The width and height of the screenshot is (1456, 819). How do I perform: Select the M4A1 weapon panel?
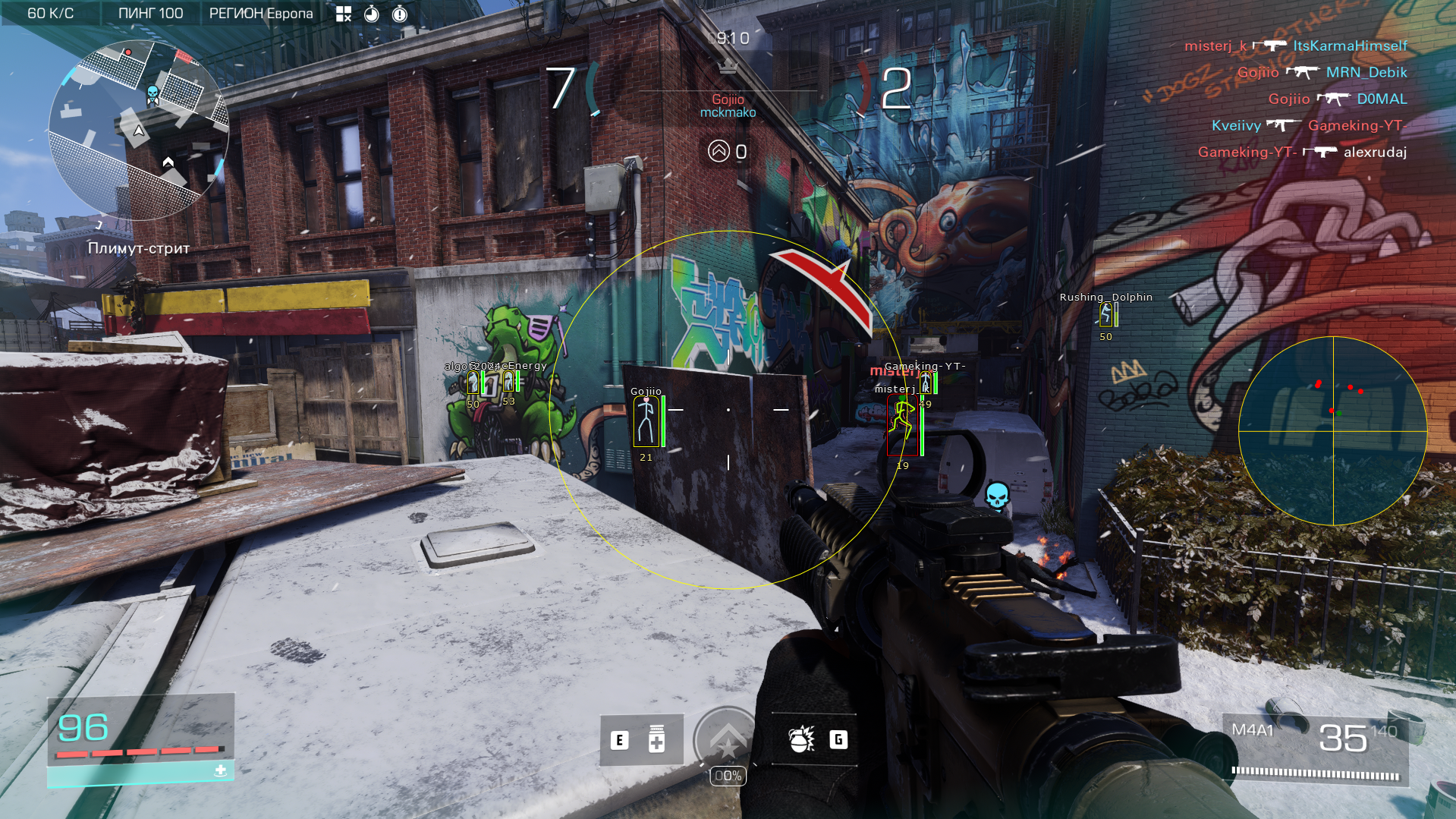1316,749
